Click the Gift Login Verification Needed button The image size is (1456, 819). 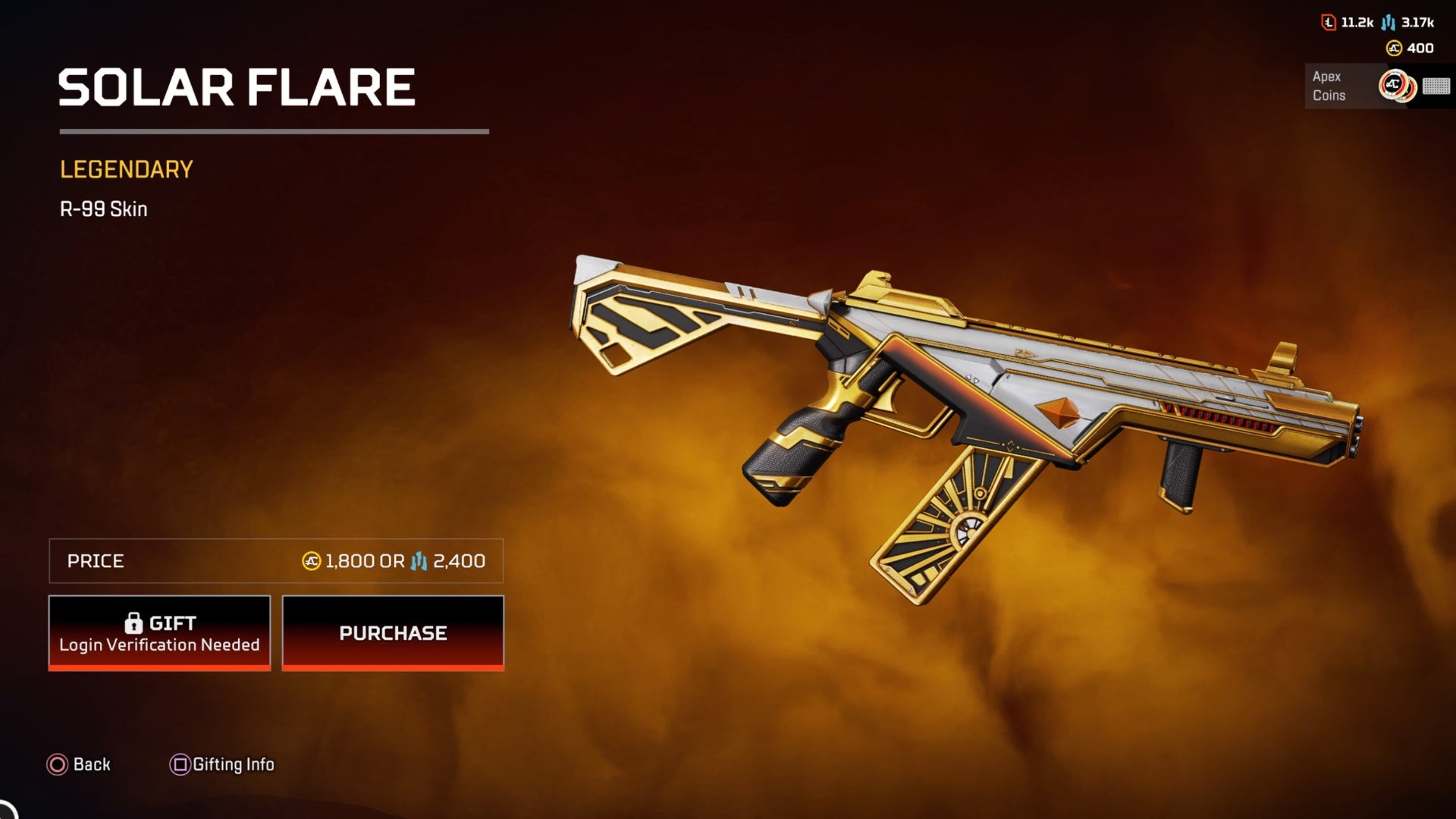pos(159,632)
